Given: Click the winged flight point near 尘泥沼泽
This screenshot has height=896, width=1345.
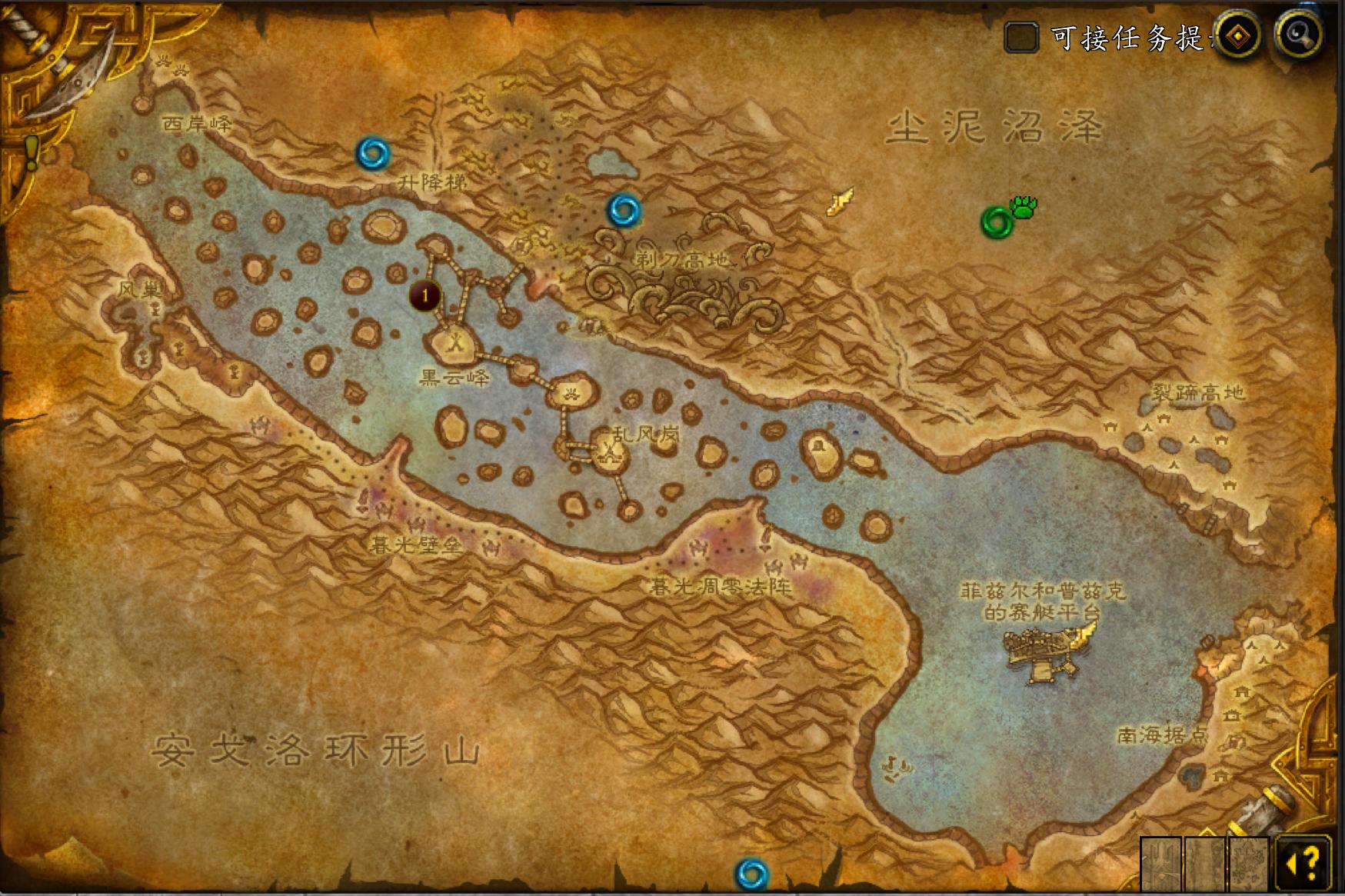Looking at the screenshot, I should [x=840, y=202].
